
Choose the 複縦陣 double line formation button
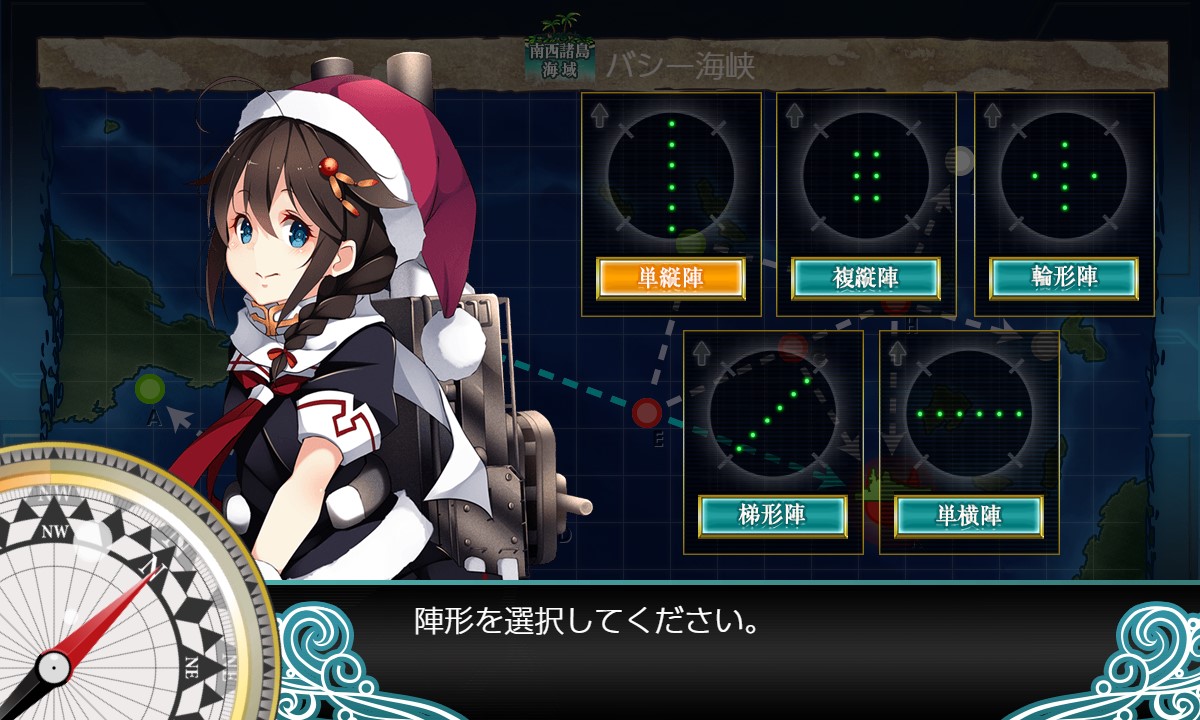[x=866, y=278]
